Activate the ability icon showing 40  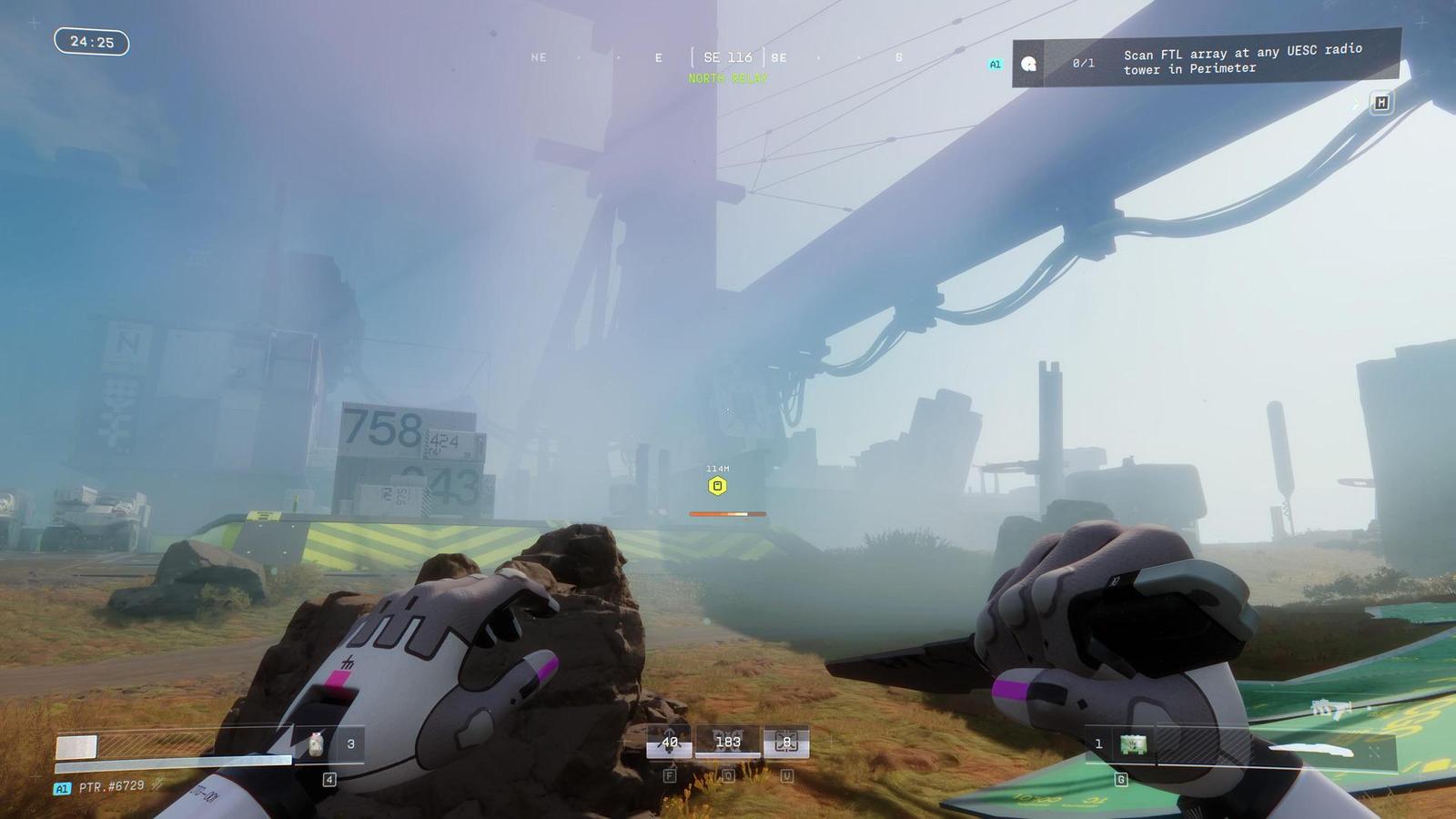669,743
